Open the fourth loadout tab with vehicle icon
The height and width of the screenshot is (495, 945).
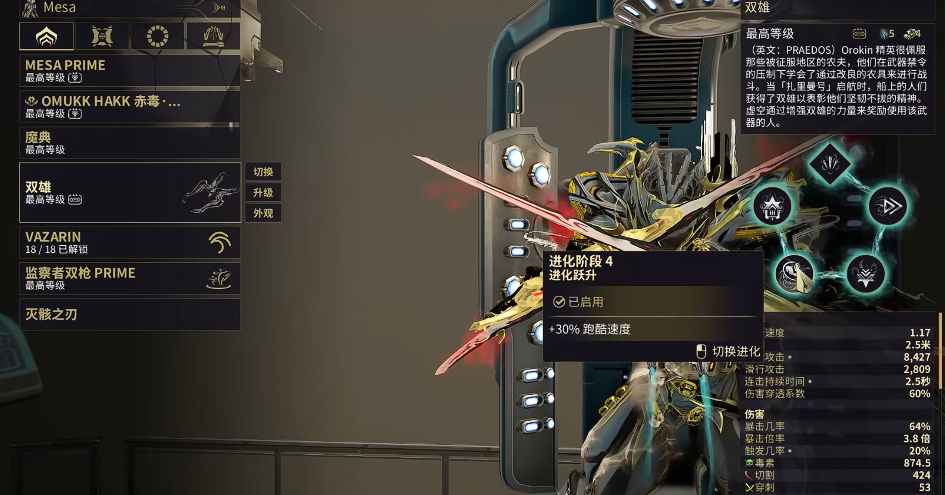coord(213,37)
